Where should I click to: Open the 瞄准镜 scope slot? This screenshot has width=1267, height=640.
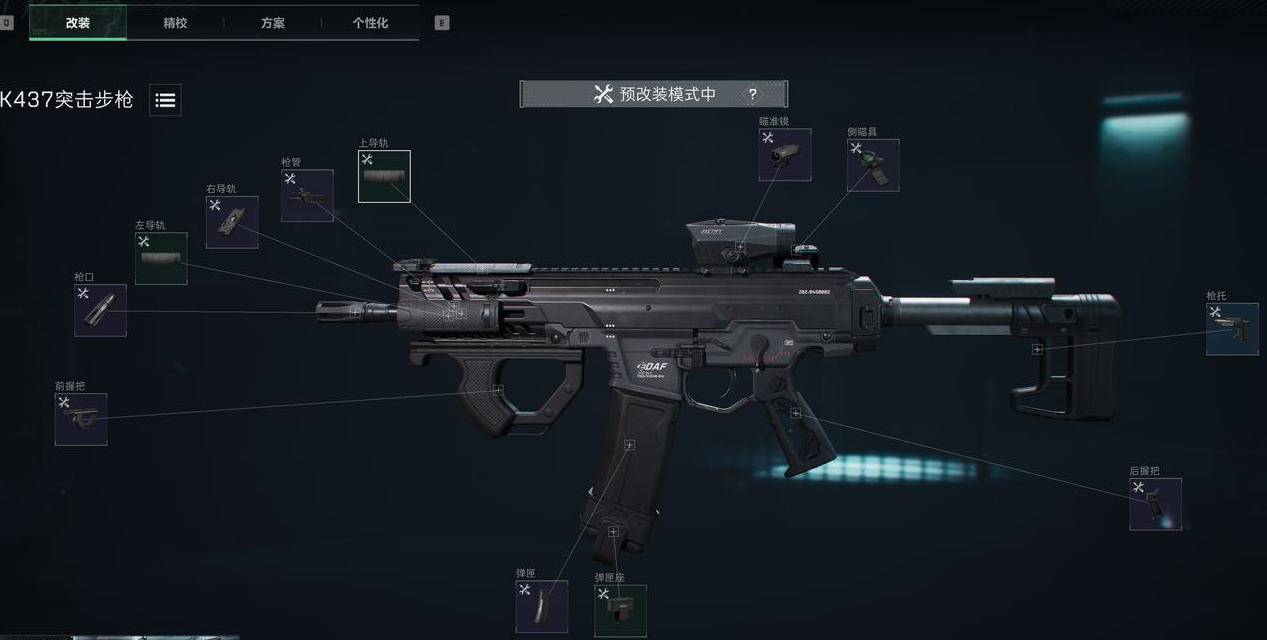coord(784,155)
